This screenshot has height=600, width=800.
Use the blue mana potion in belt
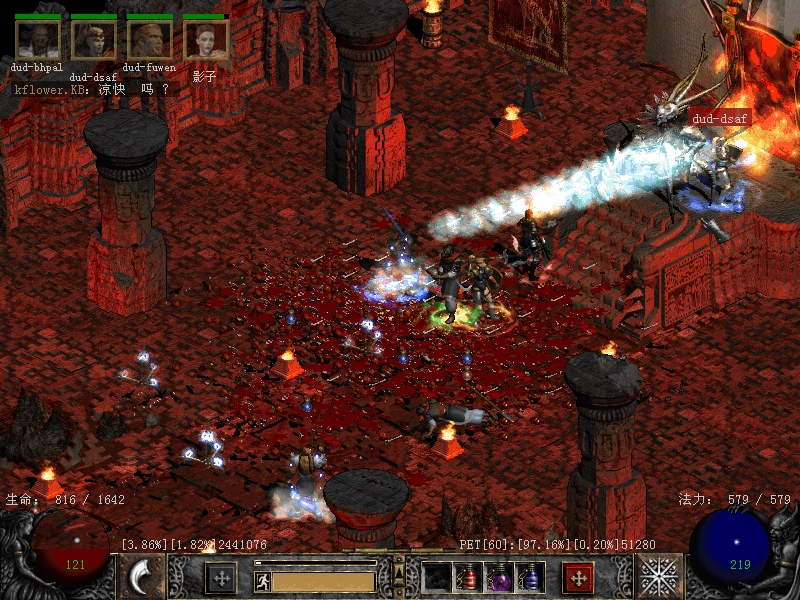[530, 577]
